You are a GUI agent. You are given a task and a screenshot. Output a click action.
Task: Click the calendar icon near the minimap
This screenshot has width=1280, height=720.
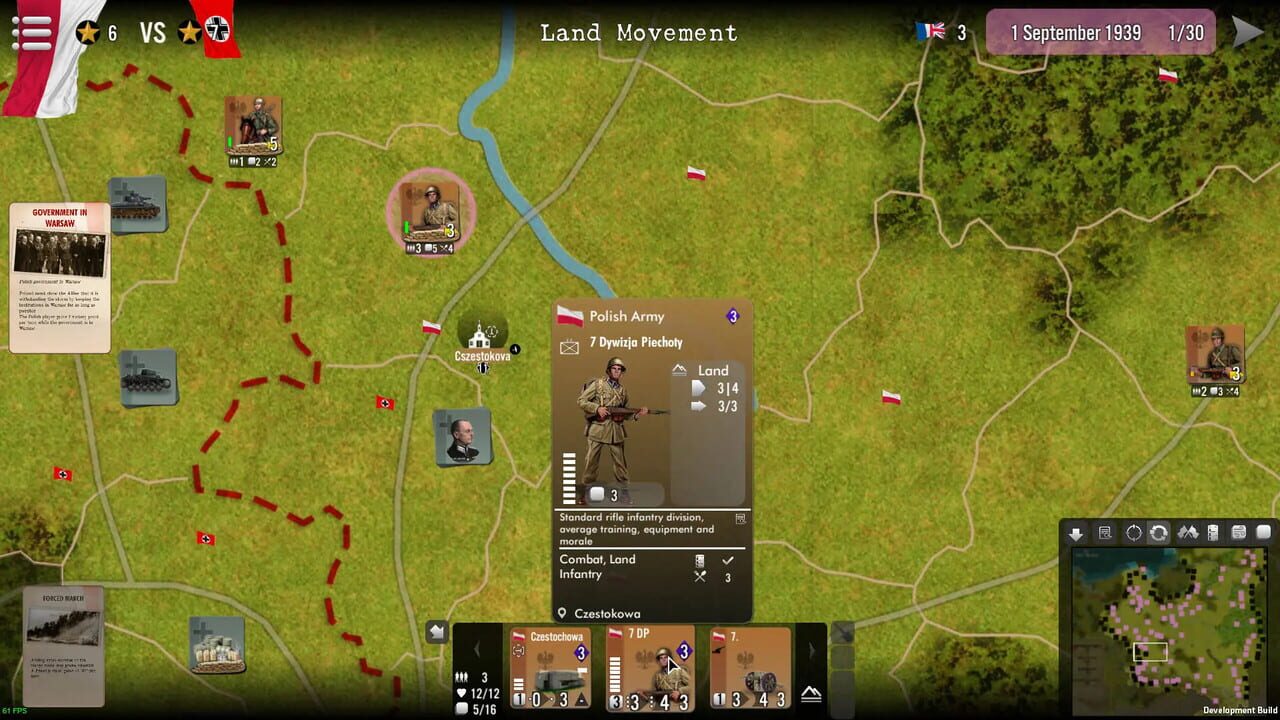pos(1239,533)
